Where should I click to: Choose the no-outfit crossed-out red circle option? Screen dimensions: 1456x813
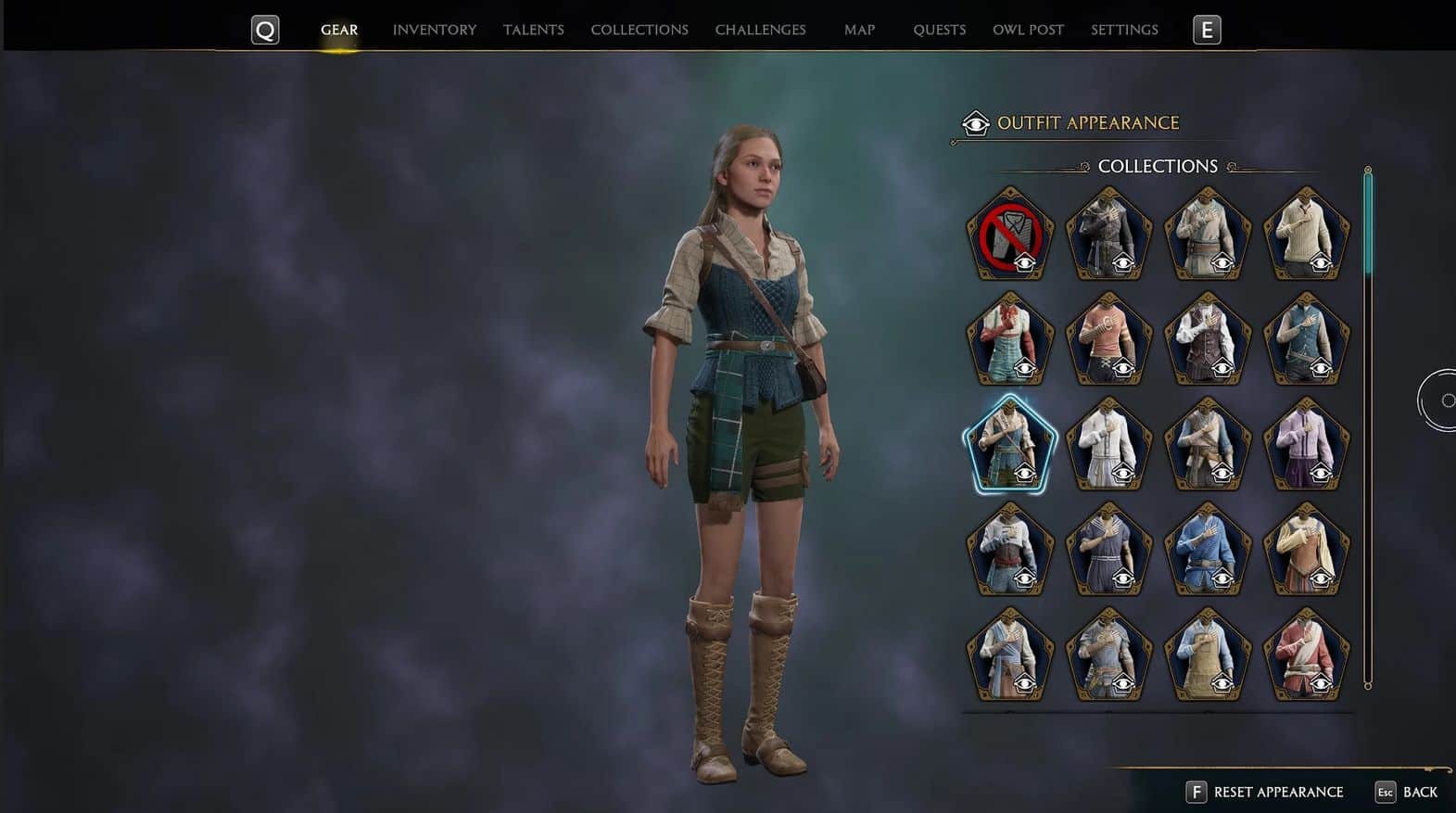pyautogui.click(x=1010, y=235)
